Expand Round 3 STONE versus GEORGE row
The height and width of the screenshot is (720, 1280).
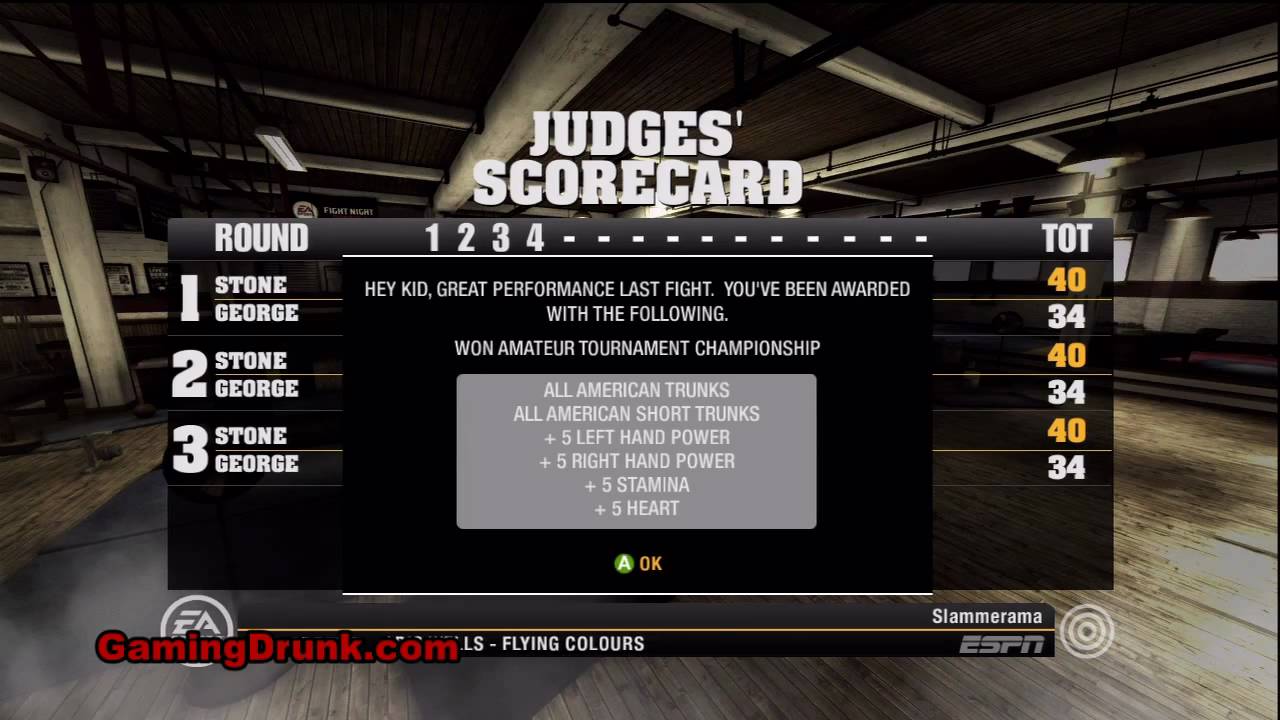click(252, 450)
